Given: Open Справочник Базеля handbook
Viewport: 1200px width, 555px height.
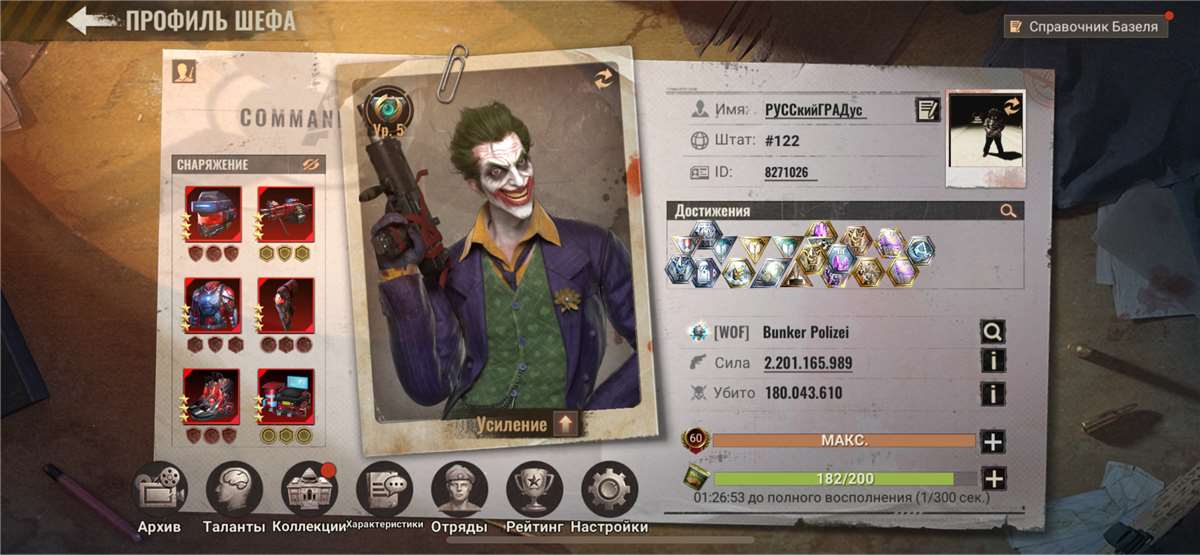Looking at the screenshot, I should pyautogui.click(x=1086, y=27).
